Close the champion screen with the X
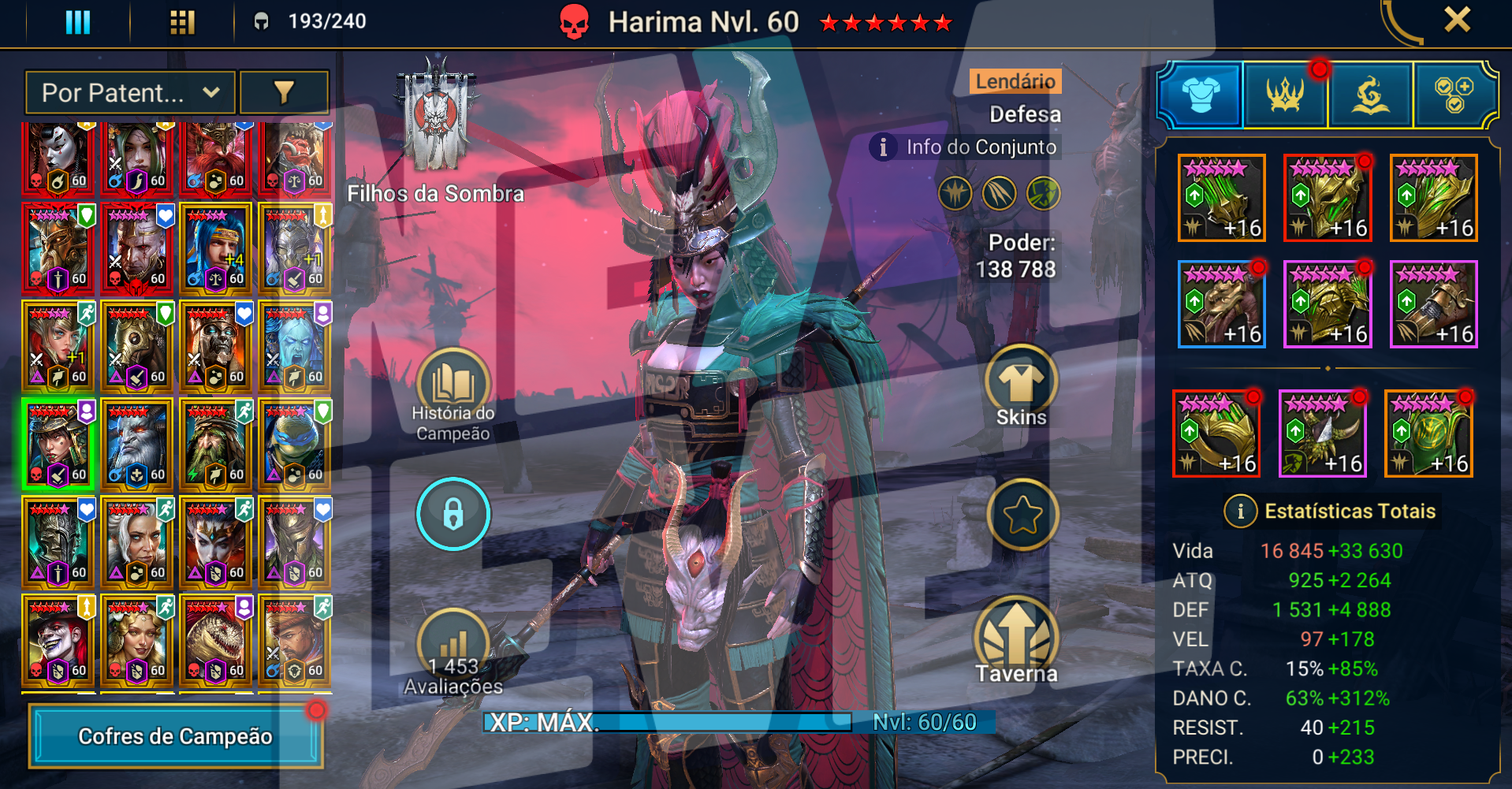This screenshot has height=789, width=1512. pos(1457,20)
